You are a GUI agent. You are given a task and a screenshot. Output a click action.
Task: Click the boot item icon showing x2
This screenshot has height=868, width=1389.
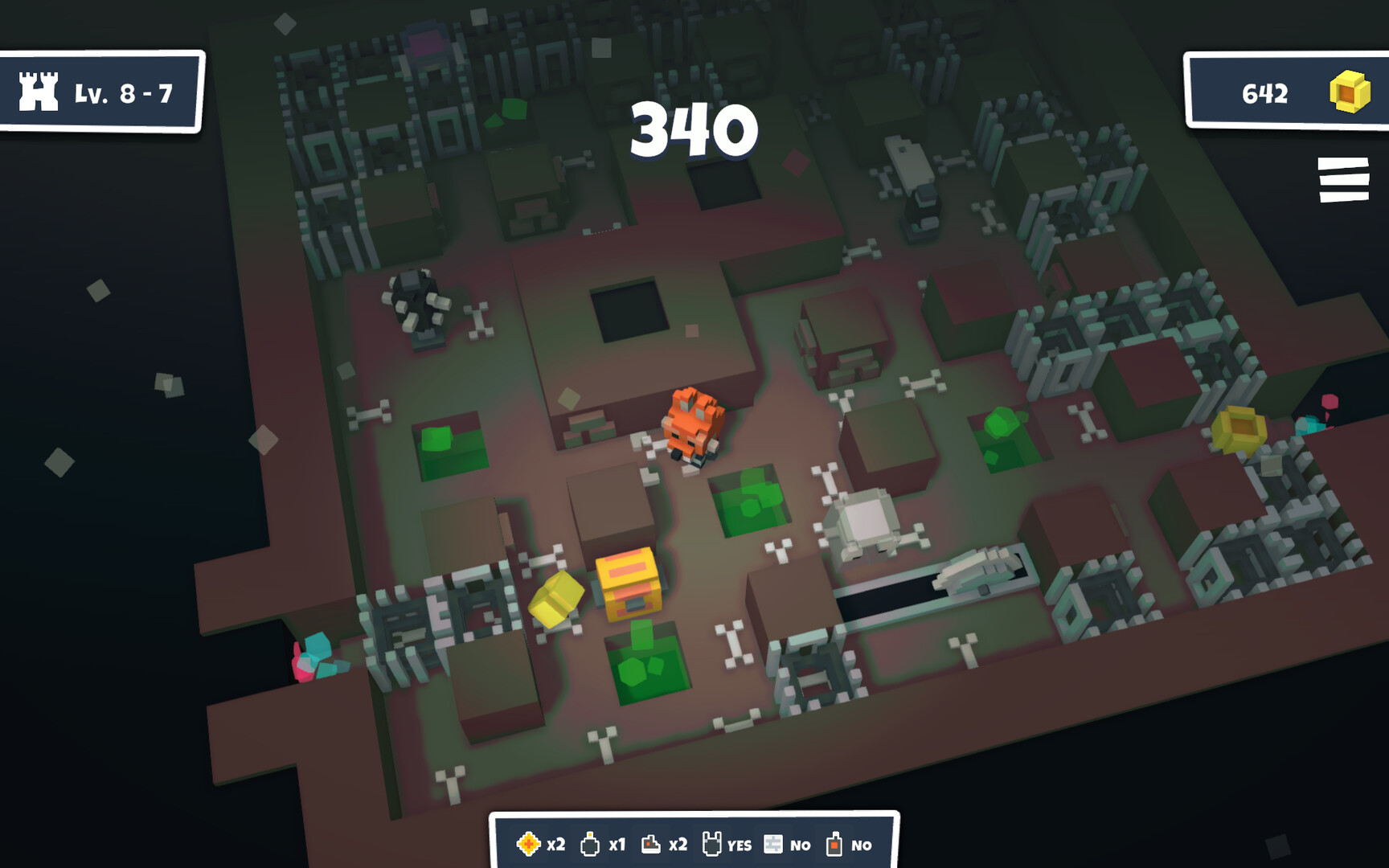(x=653, y=845)
